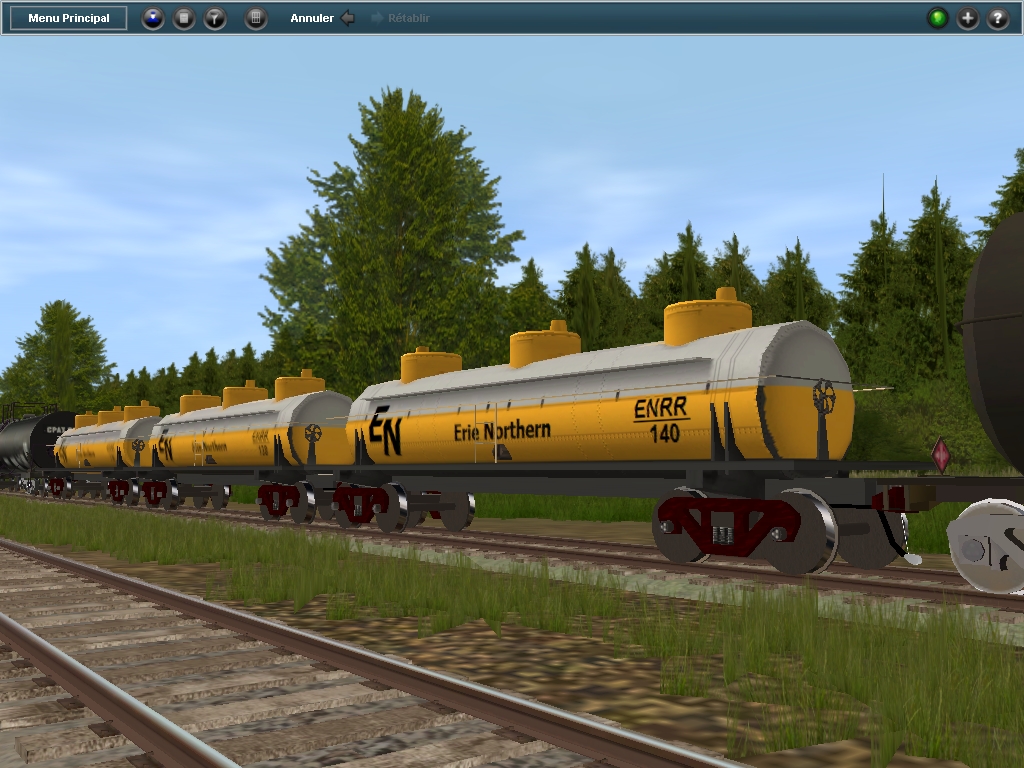Open the grid window toolbar icon
The height and width of the screenshot is (768, 1024).
click(x=256, y=18)
